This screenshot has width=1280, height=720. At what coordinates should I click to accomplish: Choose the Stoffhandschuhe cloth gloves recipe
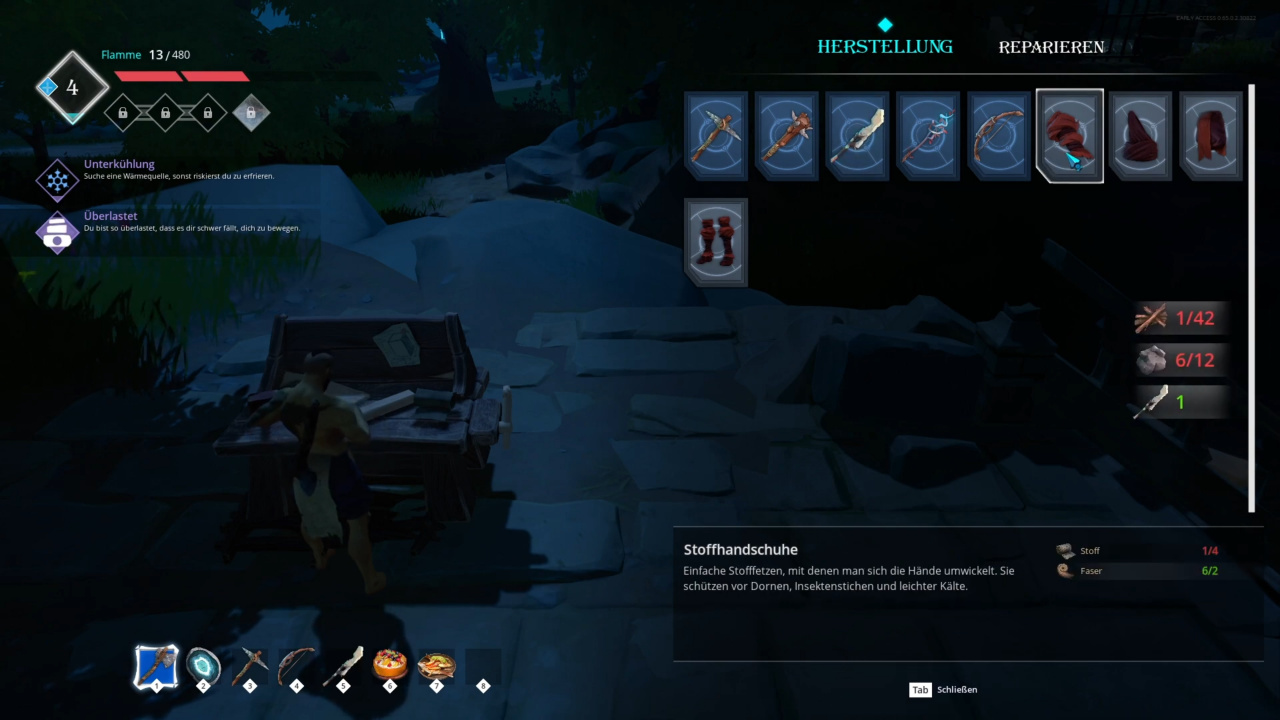[1069, 136]
